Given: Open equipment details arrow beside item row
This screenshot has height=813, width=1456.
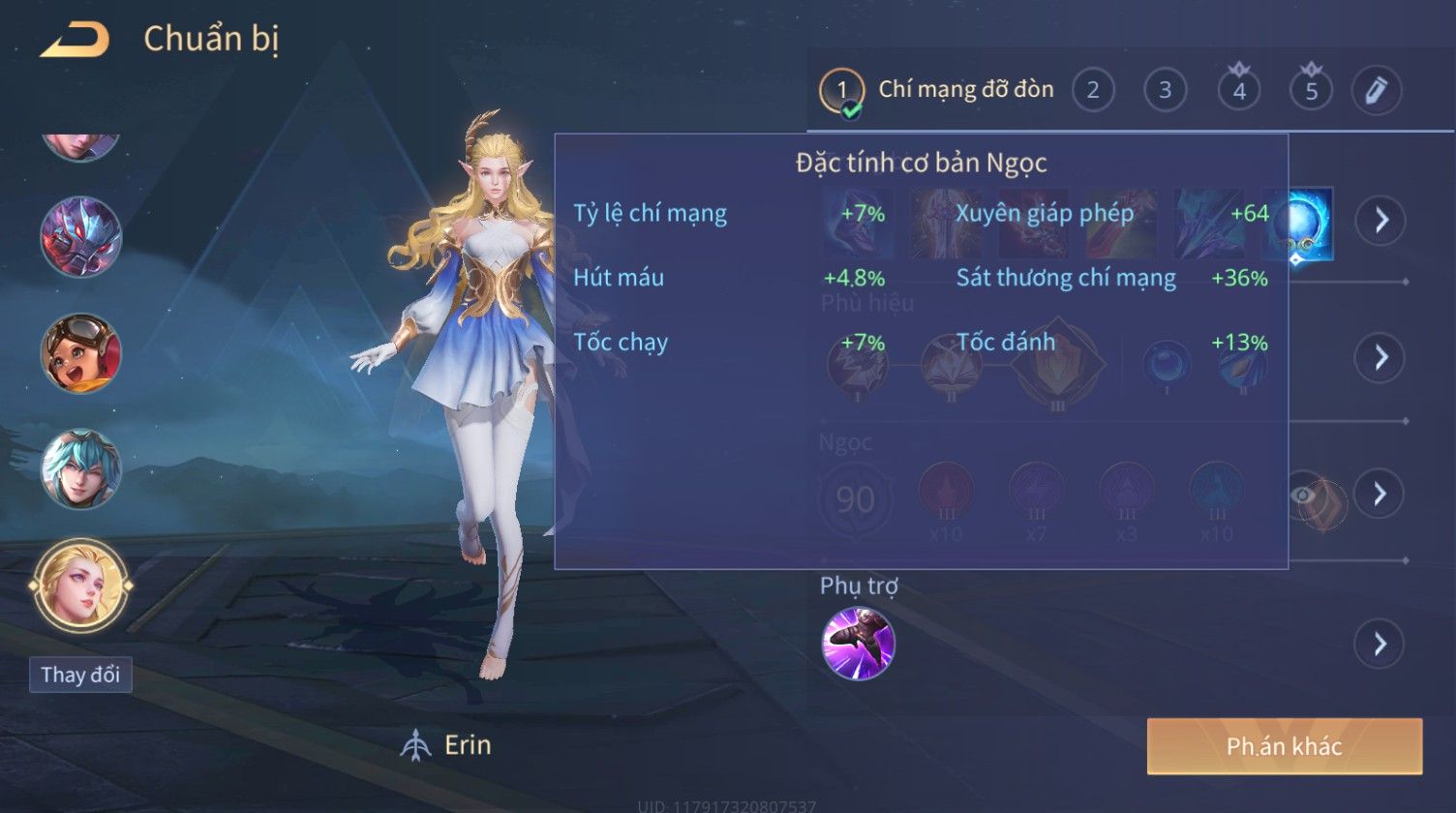Looking at the screenshot, I should point(1380,221).
